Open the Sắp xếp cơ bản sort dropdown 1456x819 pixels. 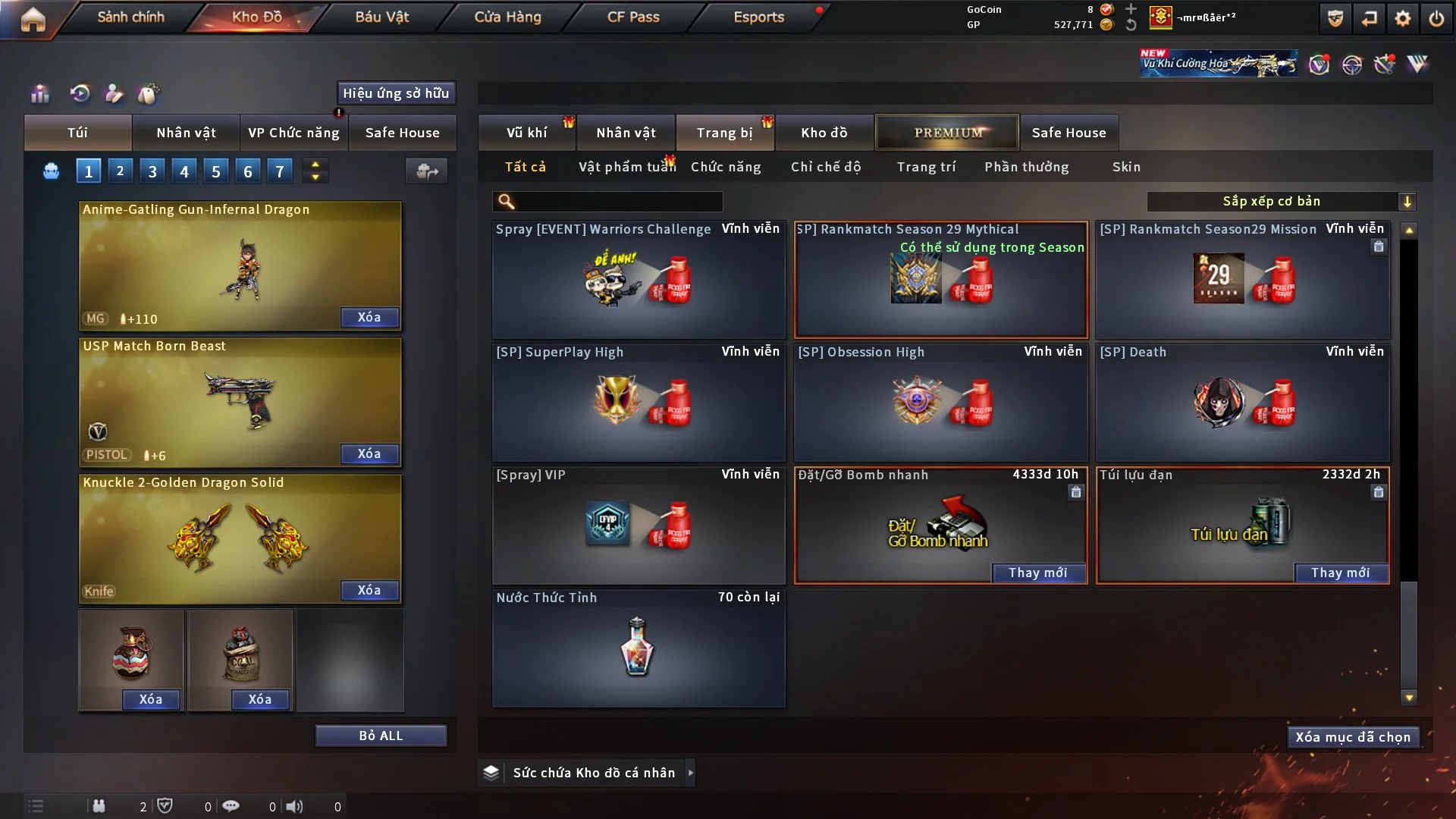1281,201
